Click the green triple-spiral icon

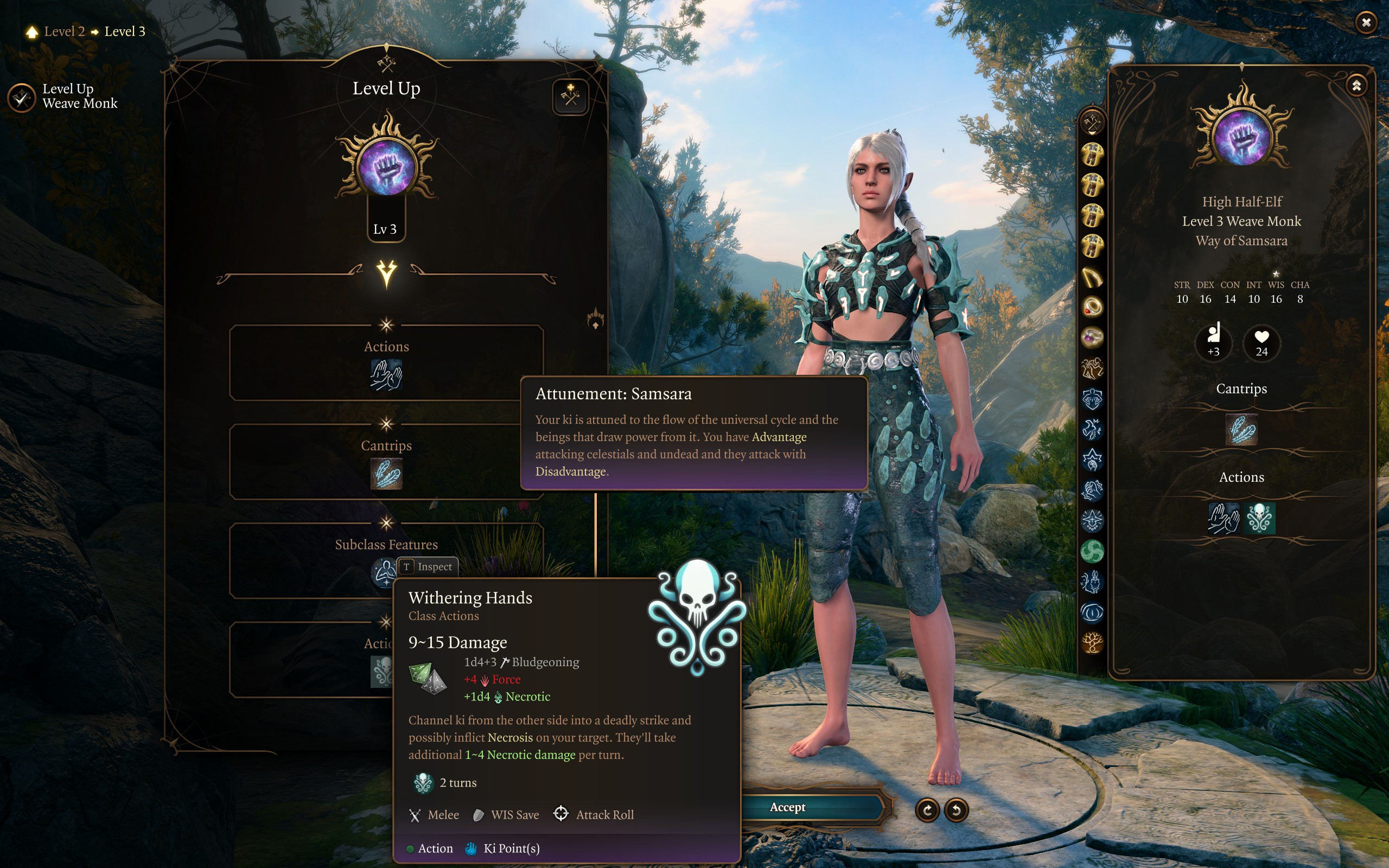[x=1092, y=552]
